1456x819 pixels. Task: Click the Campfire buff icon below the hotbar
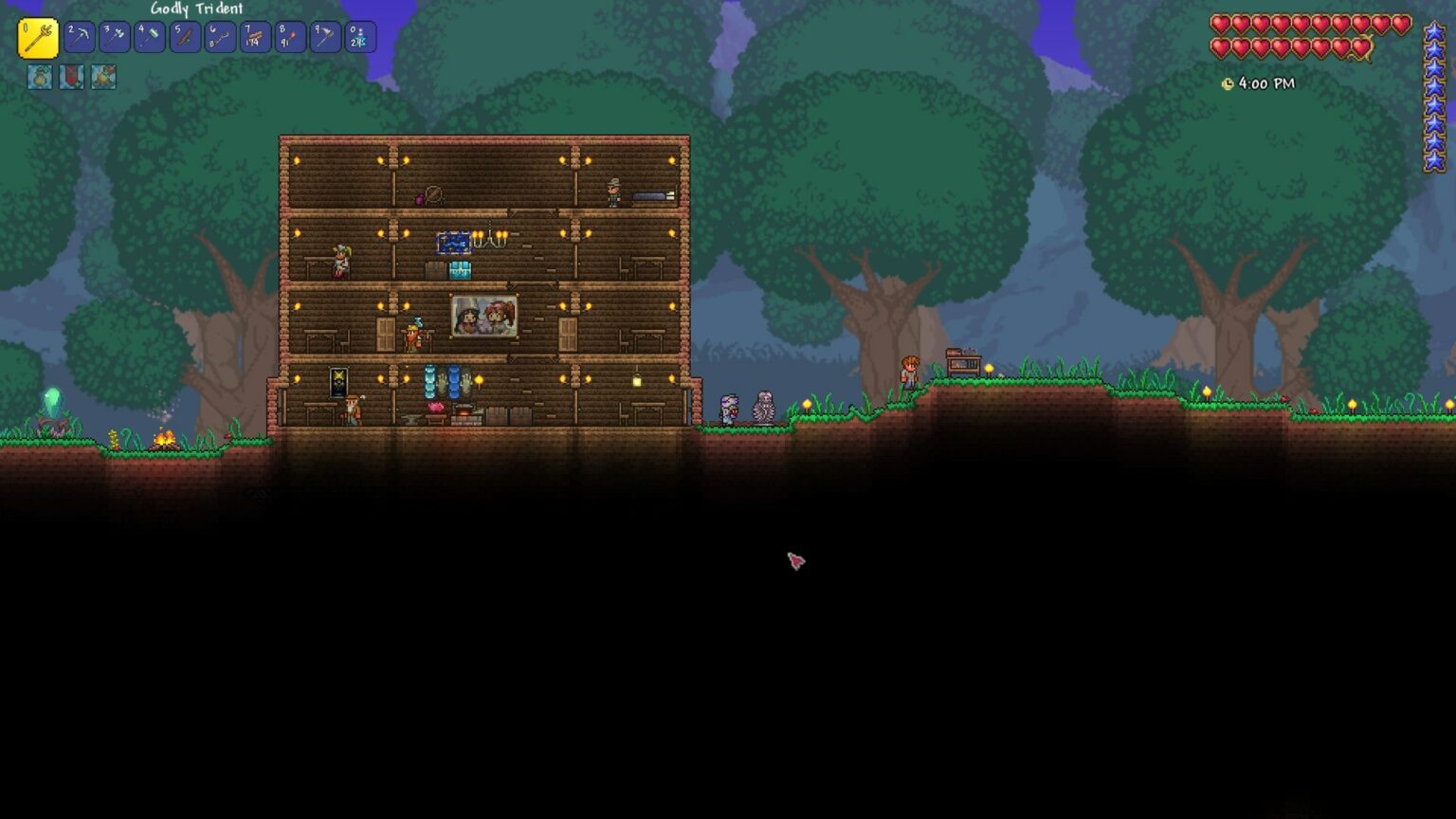tap(103, 78)
